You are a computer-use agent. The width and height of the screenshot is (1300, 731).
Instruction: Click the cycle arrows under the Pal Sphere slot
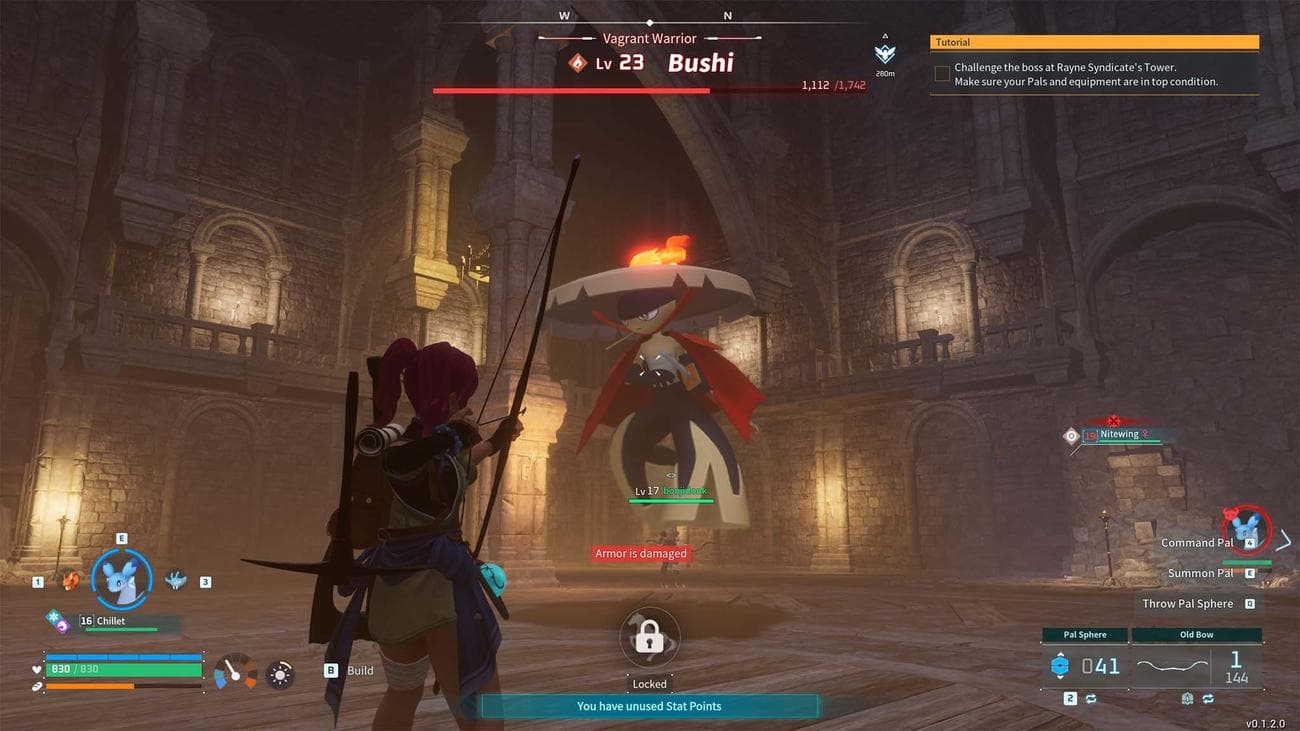pyautogui.click(x=1090, y=699)
